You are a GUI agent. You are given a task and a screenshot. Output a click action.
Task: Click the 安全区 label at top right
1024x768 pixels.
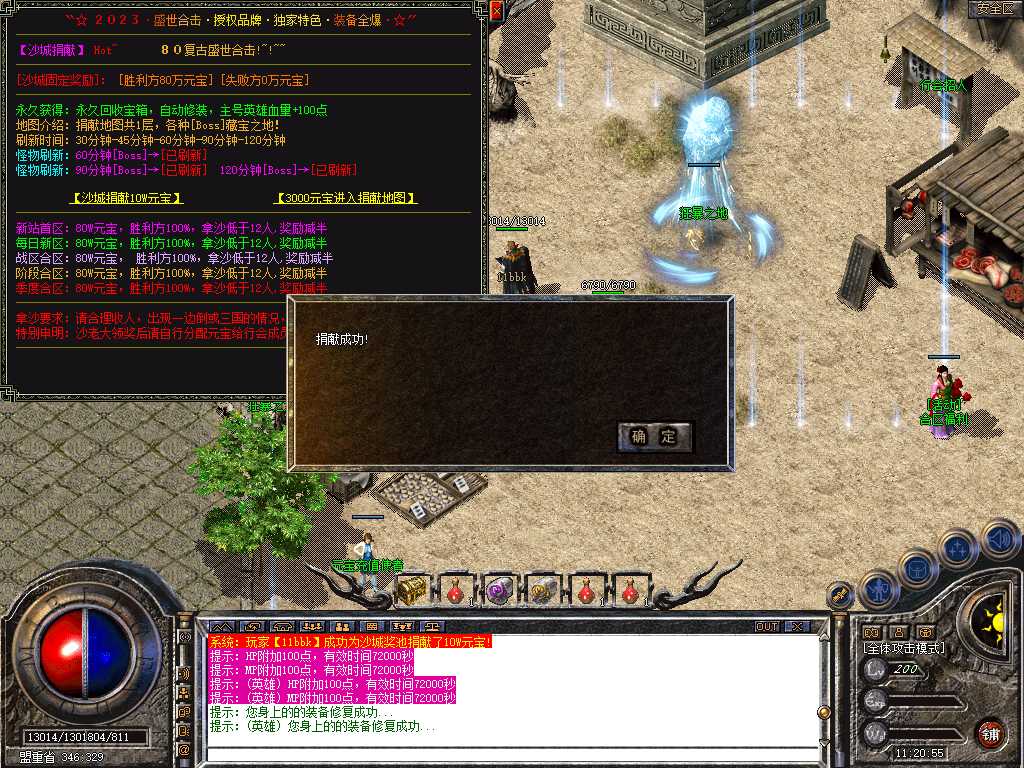point(994,8)
